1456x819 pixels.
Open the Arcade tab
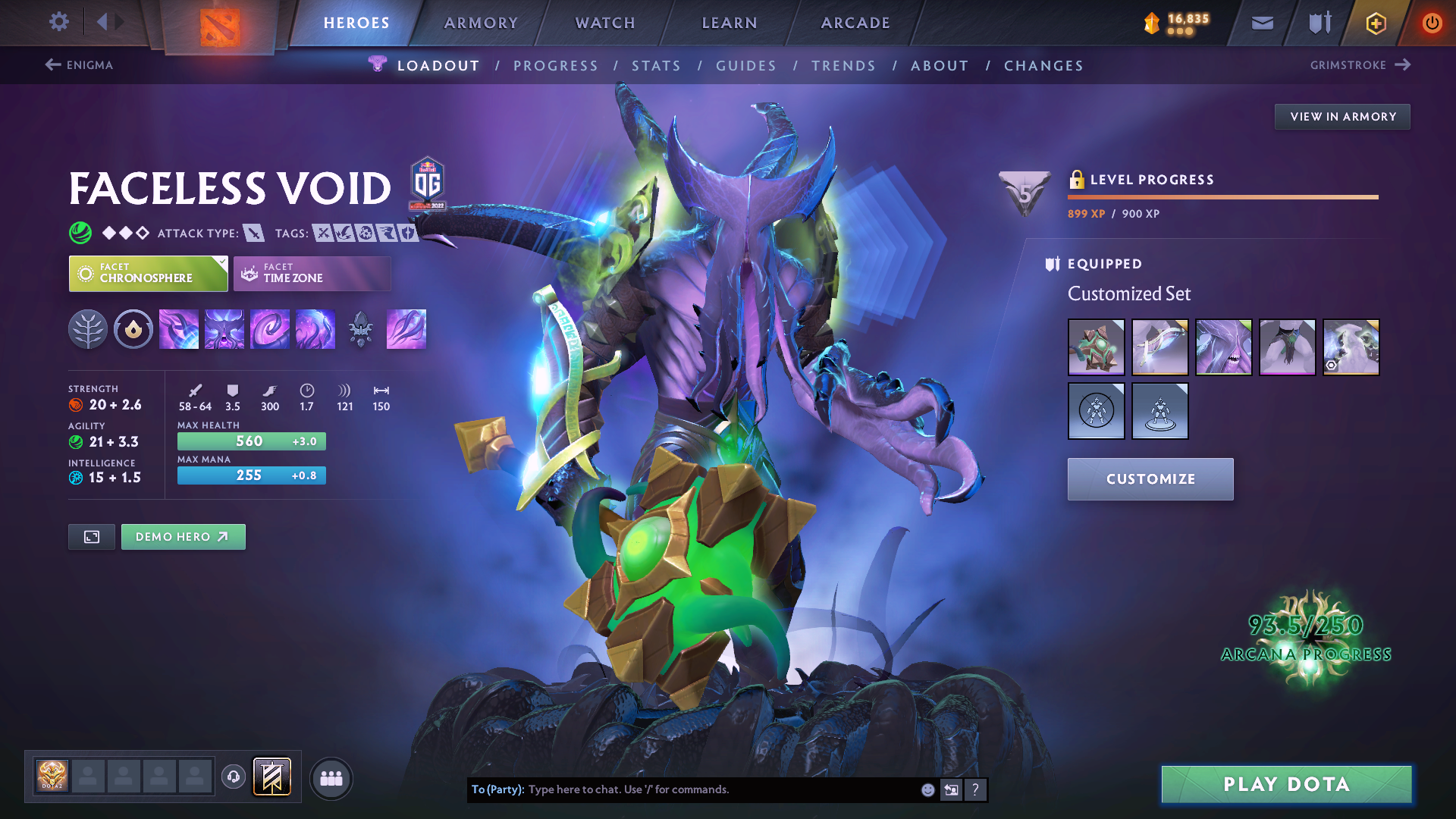click(x=855, y=23)
